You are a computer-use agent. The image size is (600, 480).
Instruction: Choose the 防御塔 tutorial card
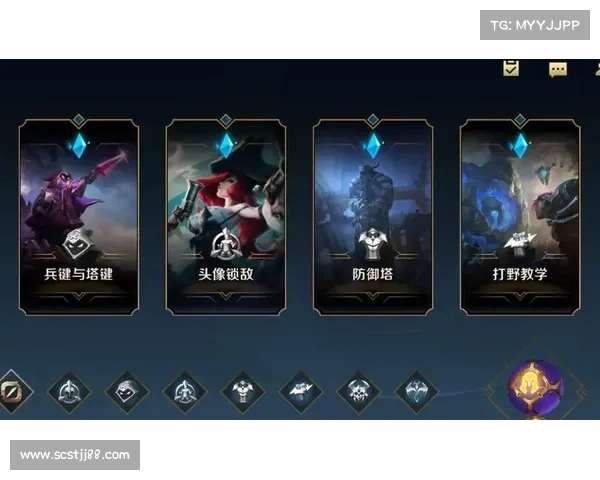tap(372, 217)
